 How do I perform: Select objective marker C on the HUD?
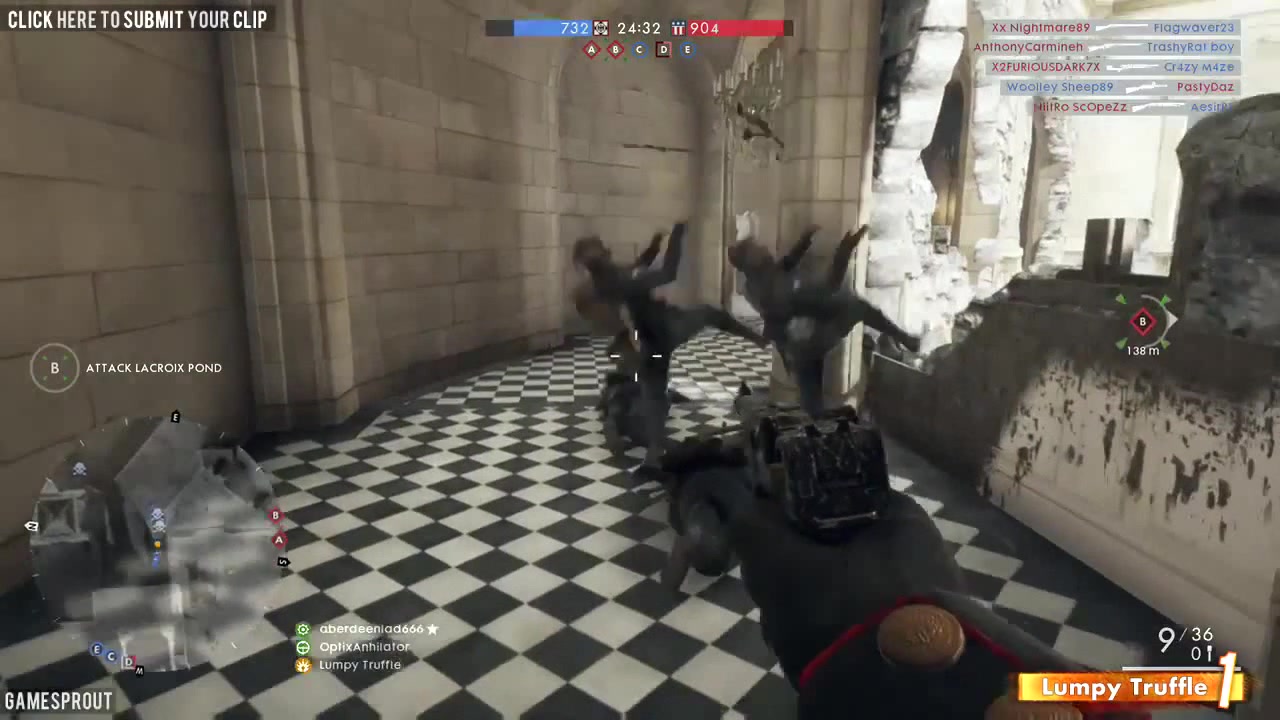coord(639,49)
